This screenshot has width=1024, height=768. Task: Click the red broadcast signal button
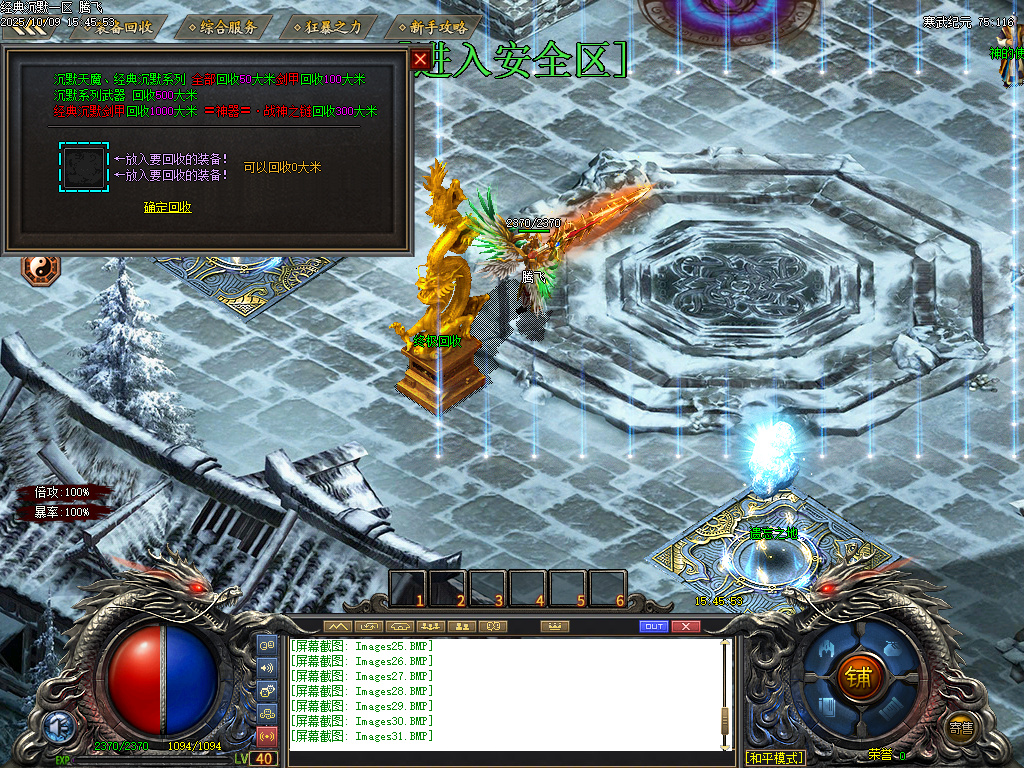(267, 737)
